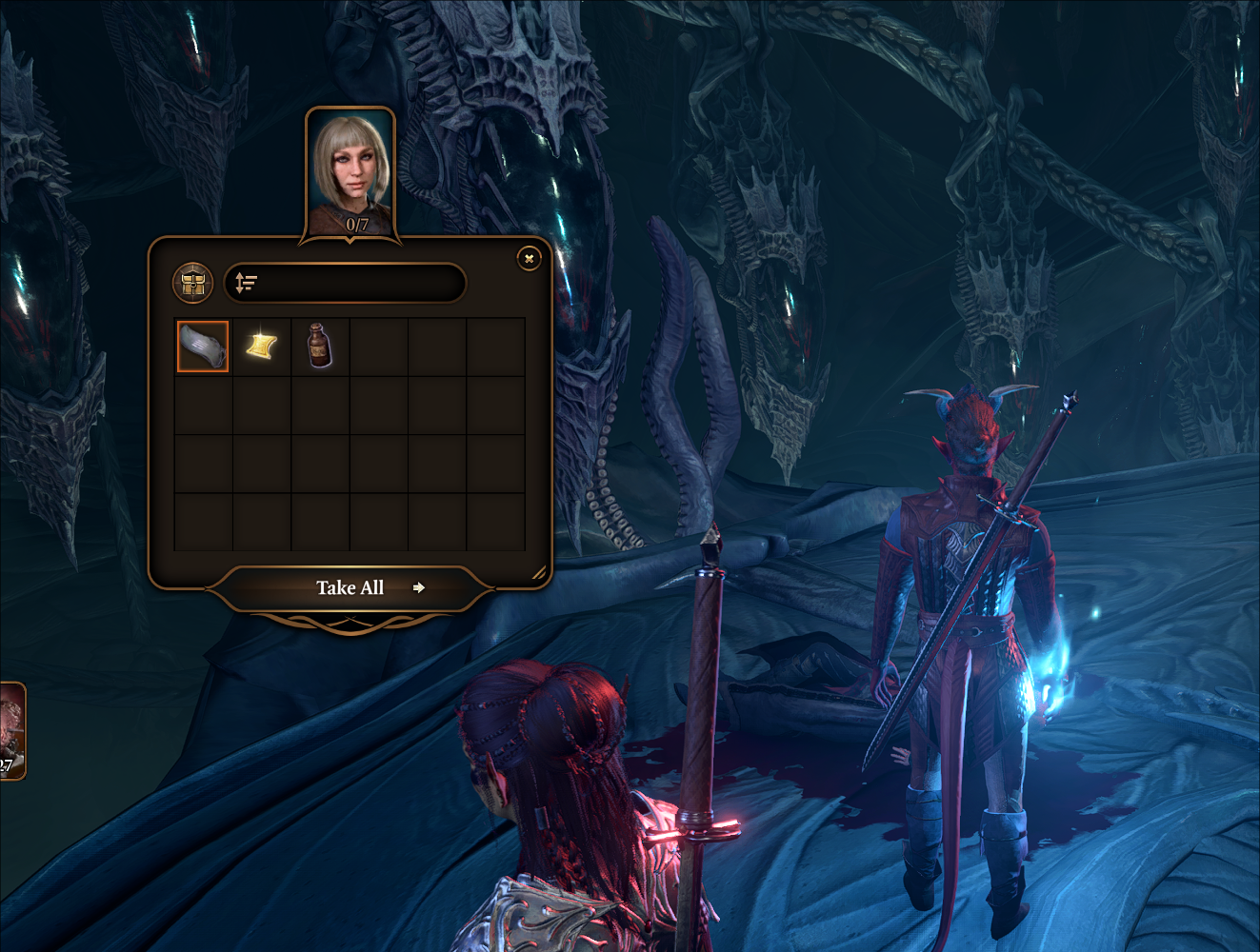Click the treasure chest container icon

coord(192,283)
